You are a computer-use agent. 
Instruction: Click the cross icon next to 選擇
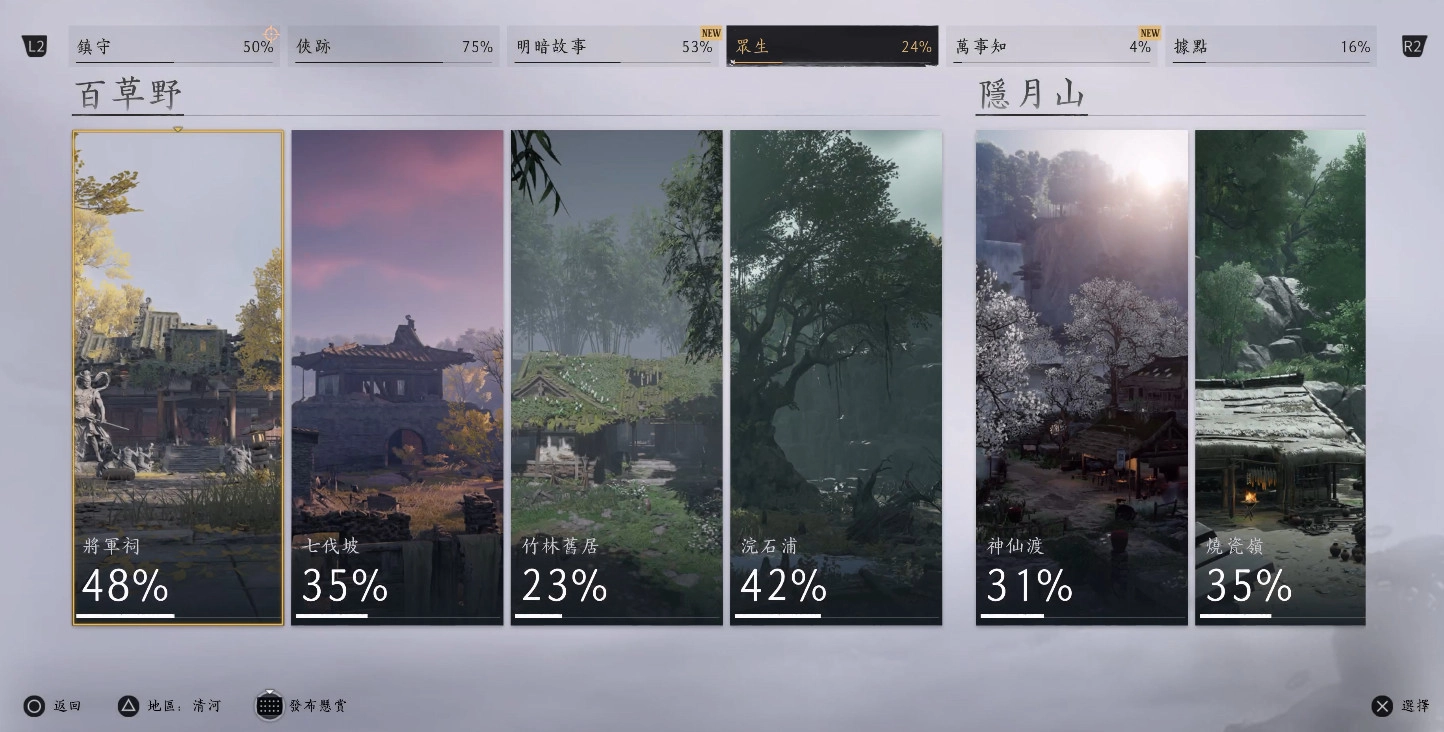point(1385,706)
